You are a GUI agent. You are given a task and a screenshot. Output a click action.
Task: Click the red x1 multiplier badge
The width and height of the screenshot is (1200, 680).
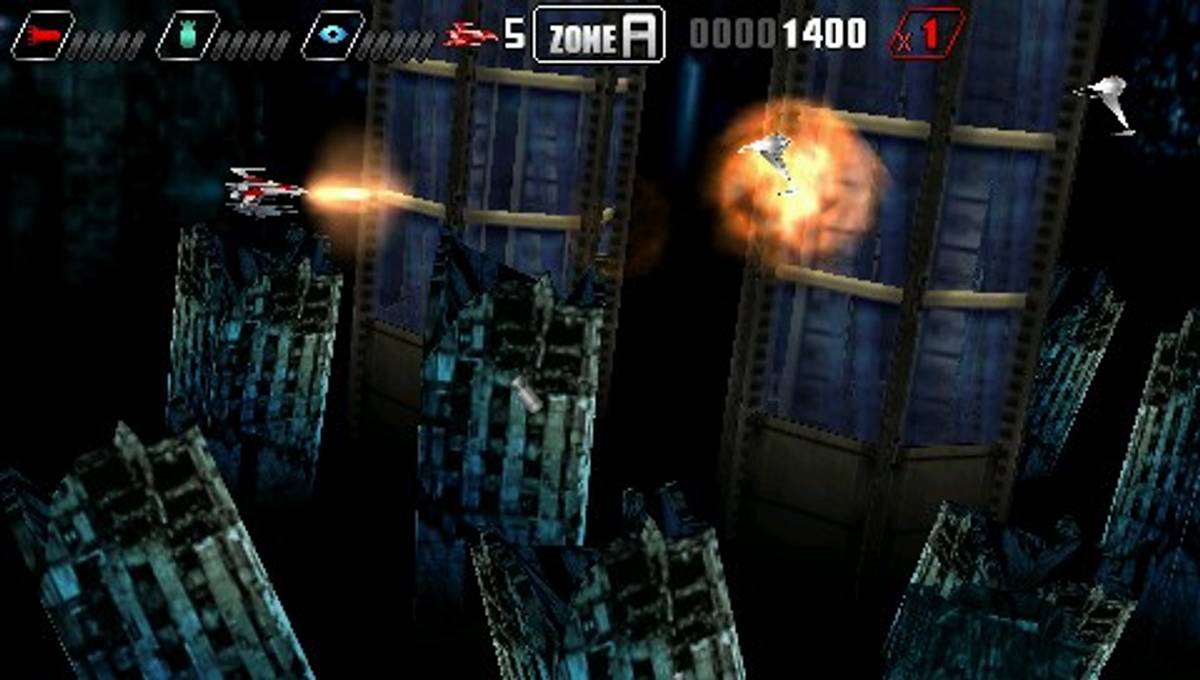point(927,33)
